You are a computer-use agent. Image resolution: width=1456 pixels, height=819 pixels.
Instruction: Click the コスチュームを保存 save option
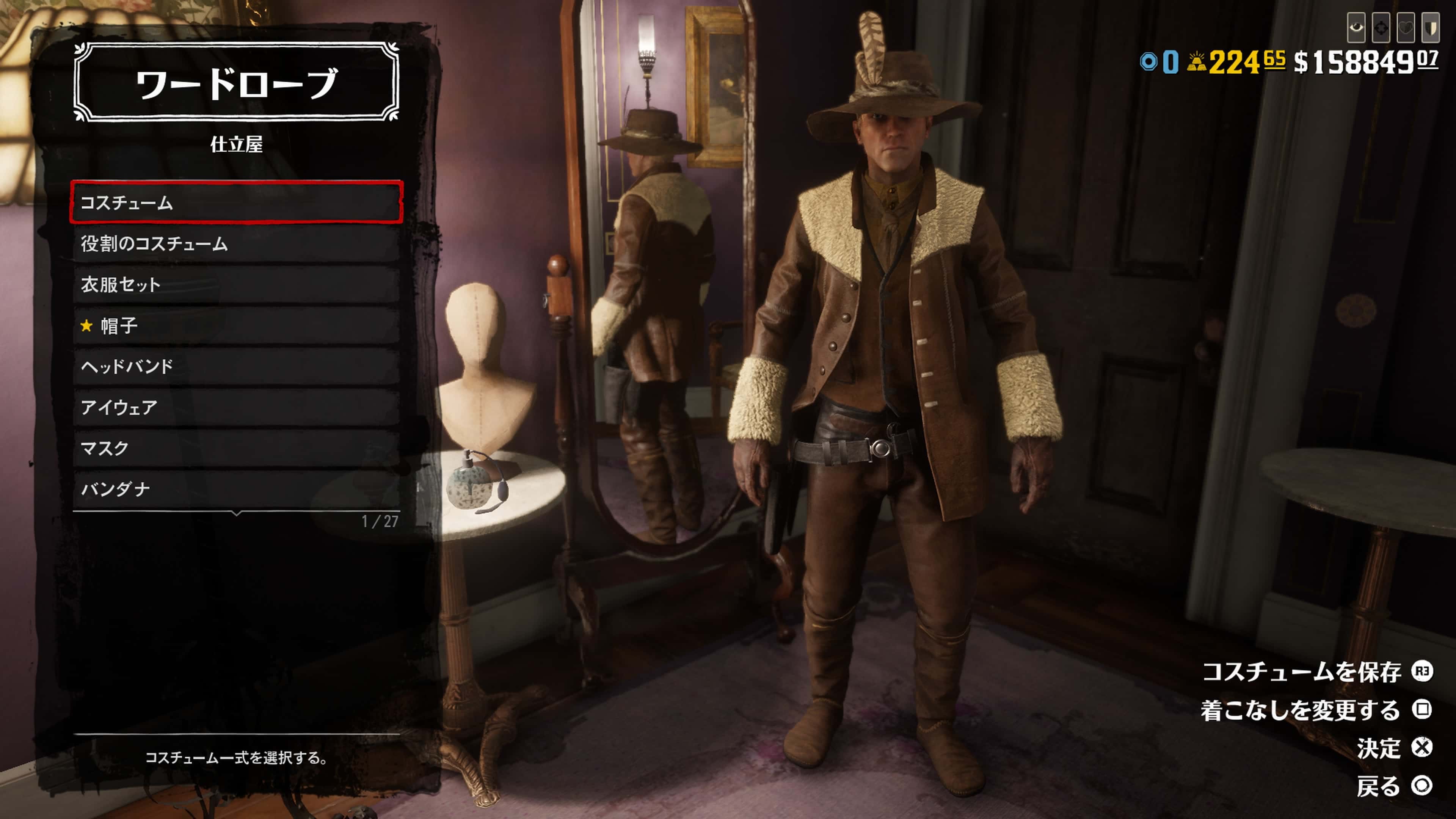pyautogui.click(x=1317, y=672)
